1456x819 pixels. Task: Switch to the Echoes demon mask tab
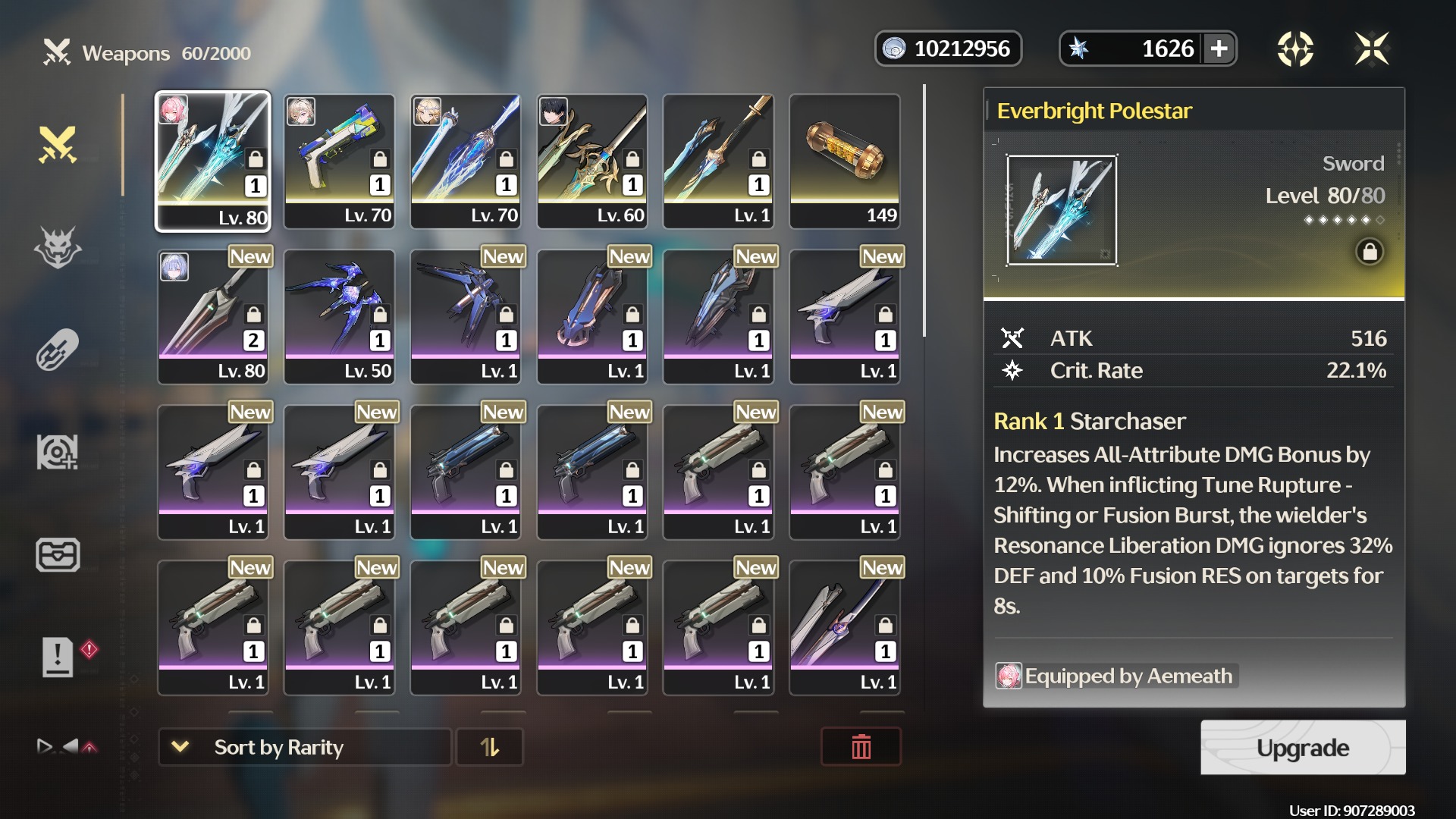[x=58, y=247]
